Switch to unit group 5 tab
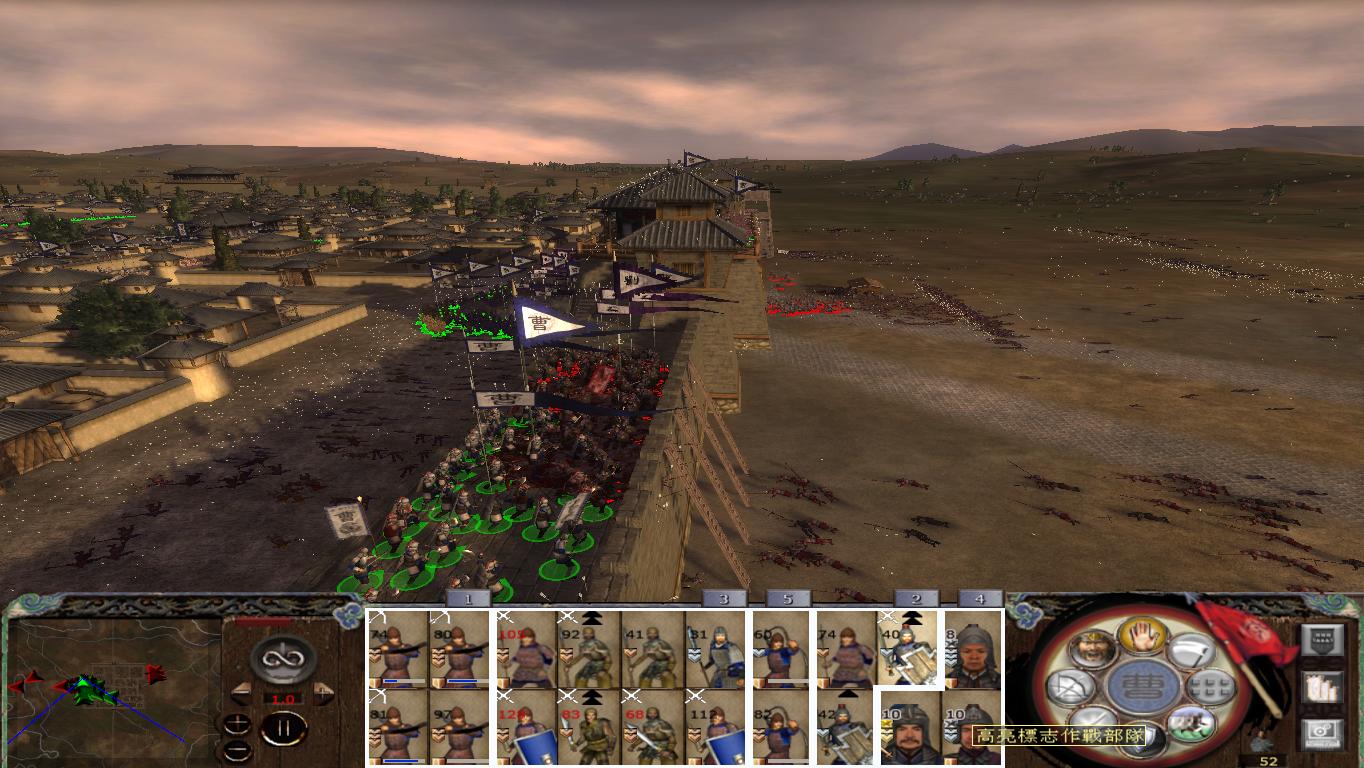Image resolution: width=1364 pixels, height=768 pixels. [x=789, y=597]
